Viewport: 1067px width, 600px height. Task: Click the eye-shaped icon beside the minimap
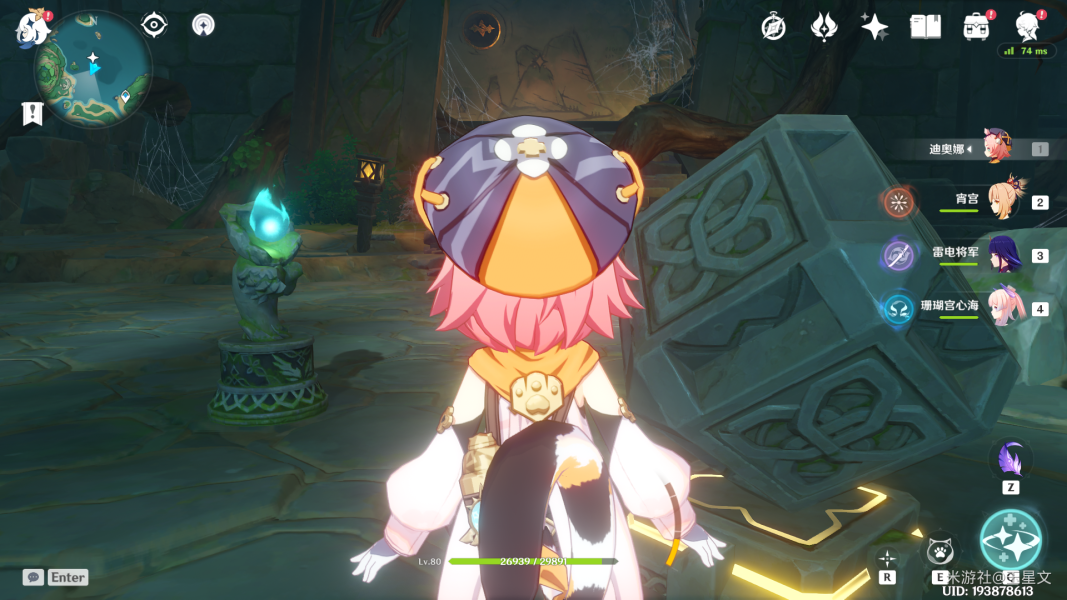pyautogui.click(x=154, y=25)
